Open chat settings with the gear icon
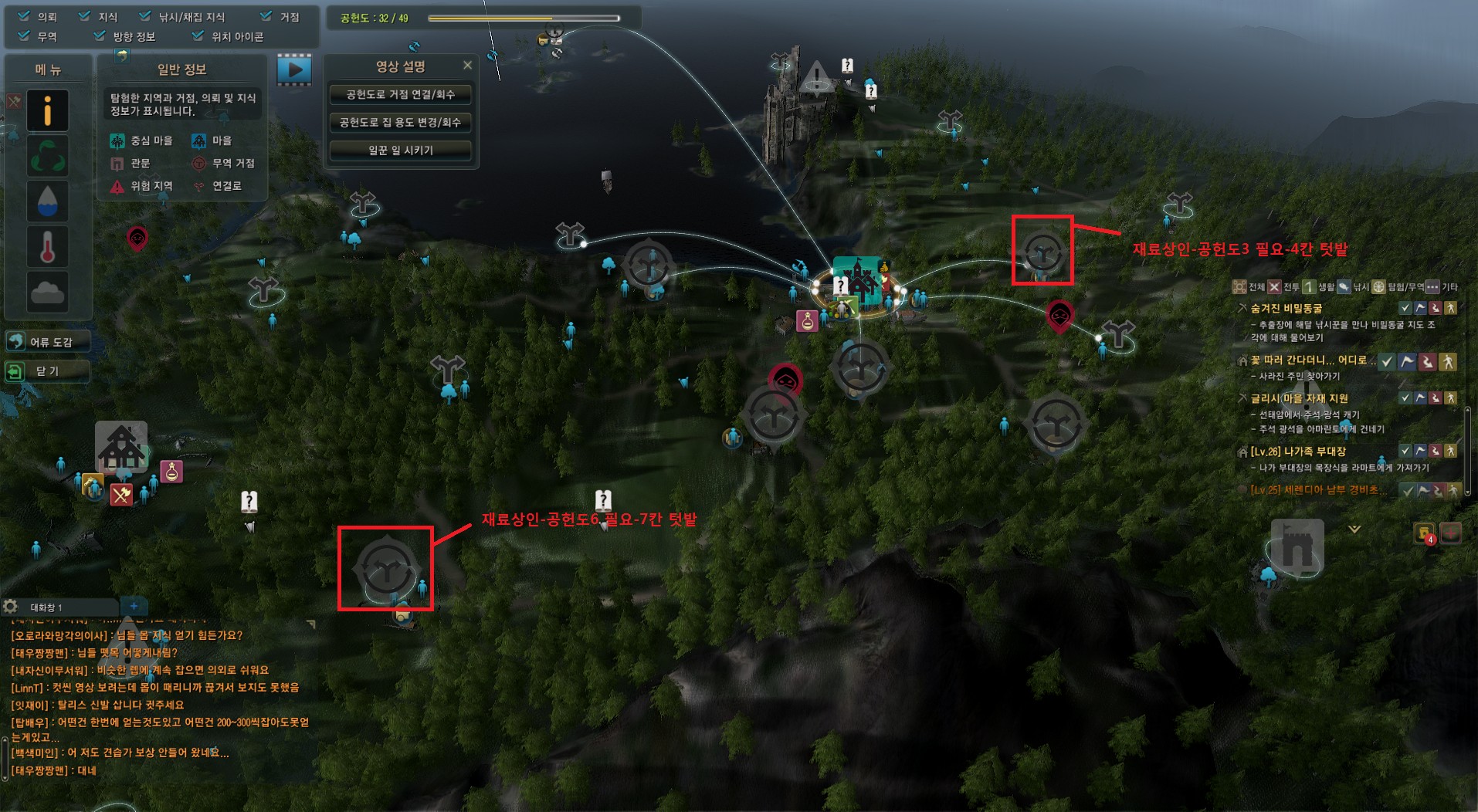Viewport: 1478px width, 812px height. pyautogui.click(x=11, y=607)
